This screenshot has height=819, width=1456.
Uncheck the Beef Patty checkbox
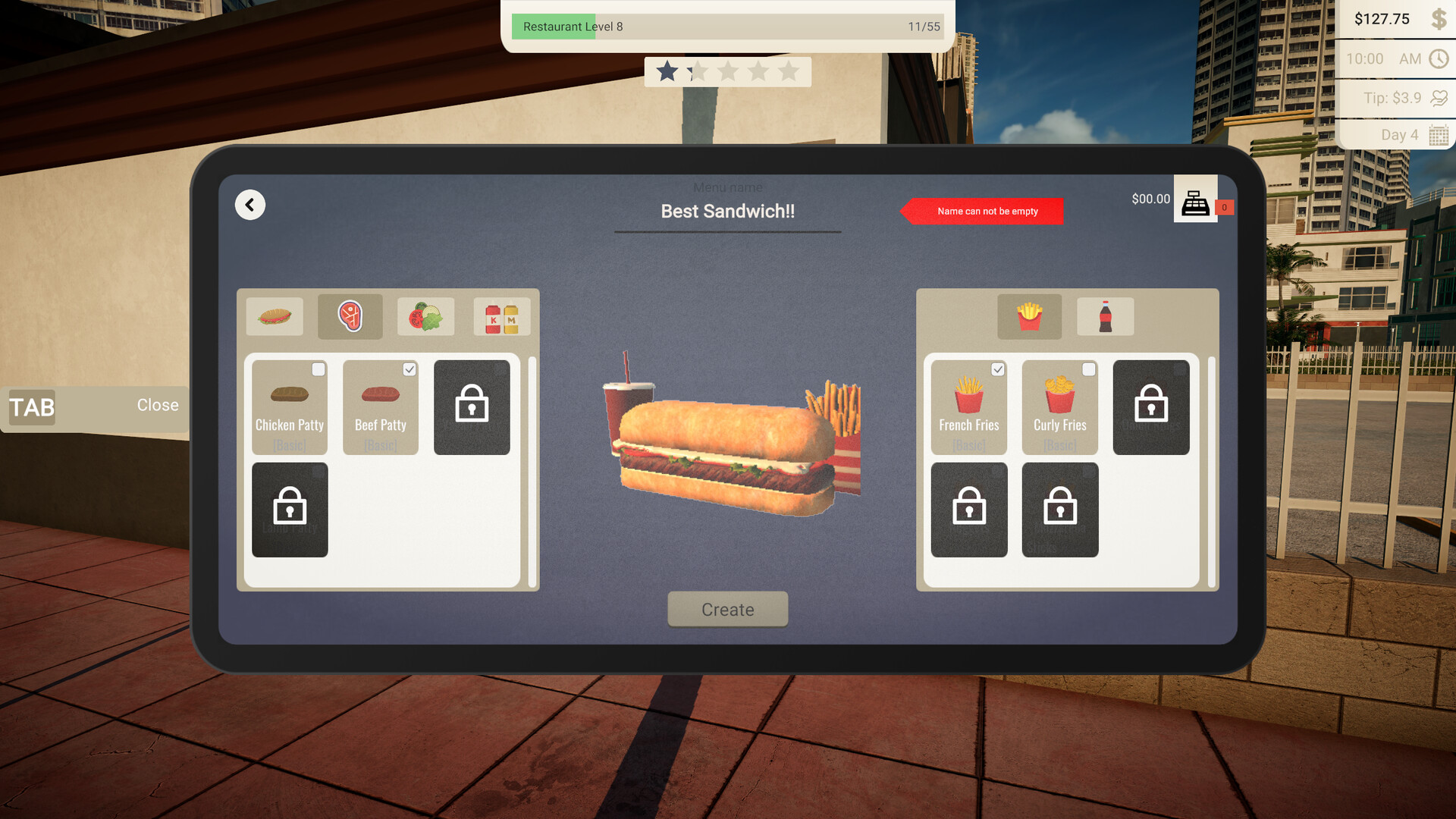[x=409, y=369]
